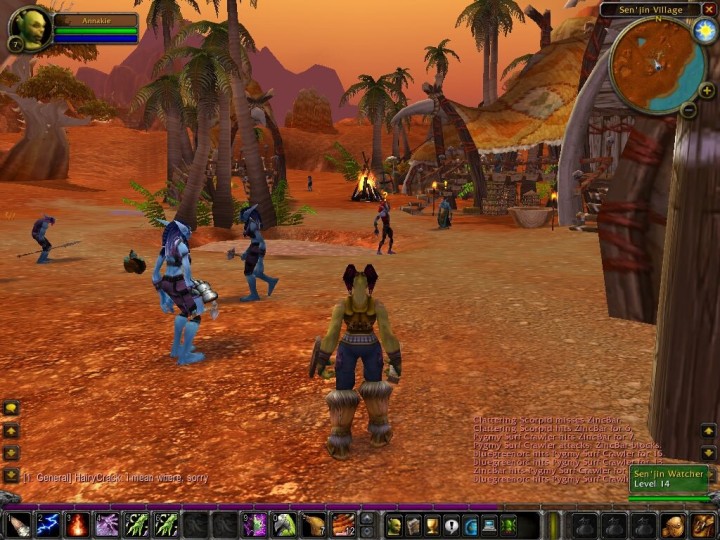Use the purple hand ability
The width and height of the screenshot is (720, 540).
pos(107,524)
